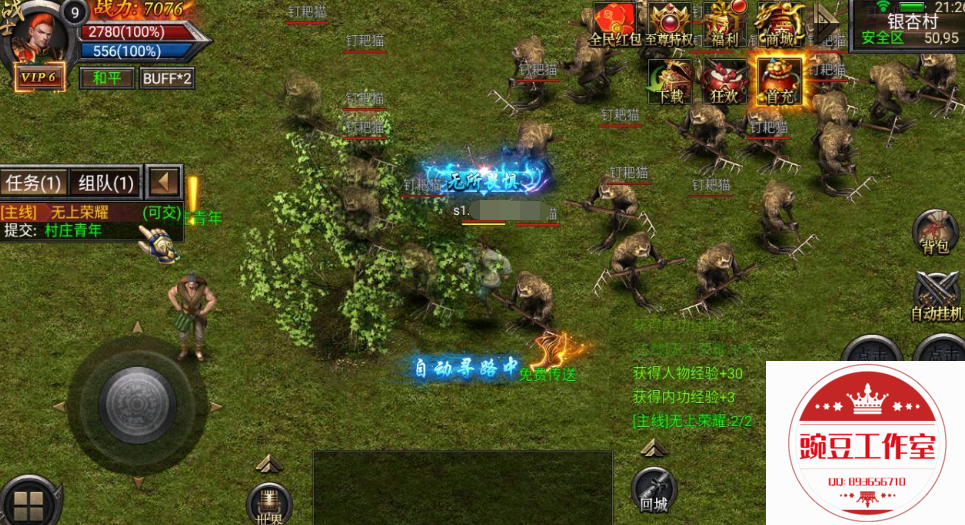965x525 pixels.
Task: Switch to the 任务(1) quest tab
Action: (x=34, y=183)
